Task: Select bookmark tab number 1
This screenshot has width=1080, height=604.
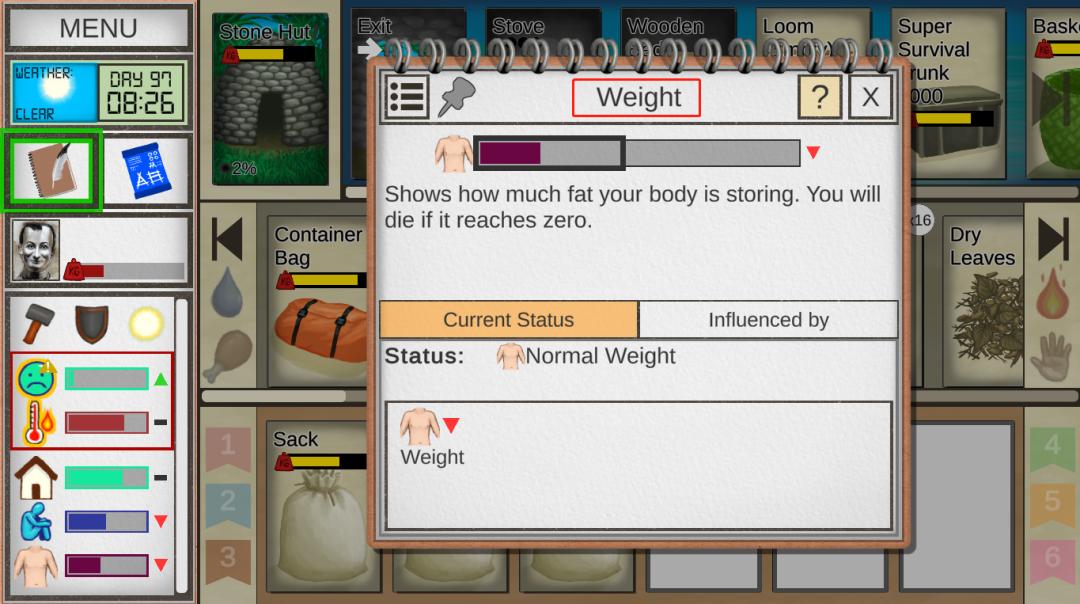Action: 228,446
